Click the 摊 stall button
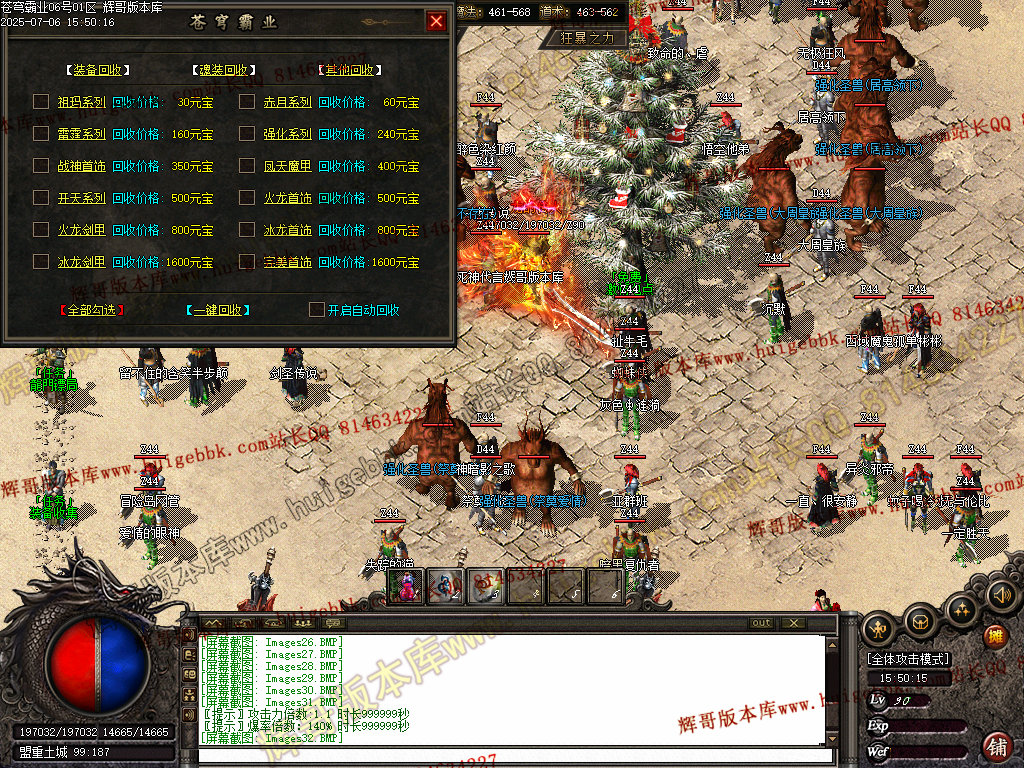Image resolution: width=1024 pixels, height=768 pixels. (x=995, y=635)
